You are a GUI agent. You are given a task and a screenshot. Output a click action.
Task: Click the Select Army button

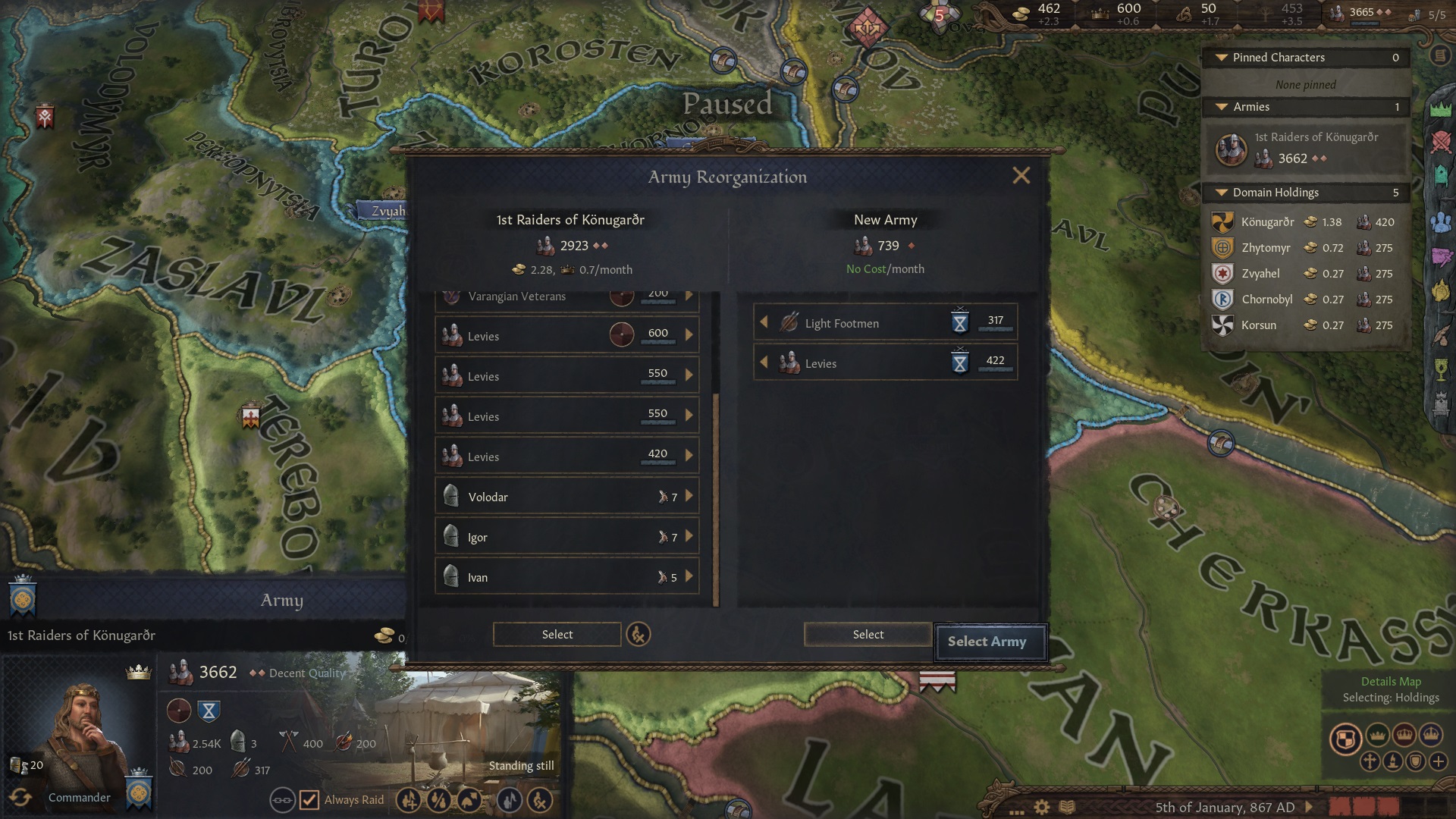coord(990,642)
